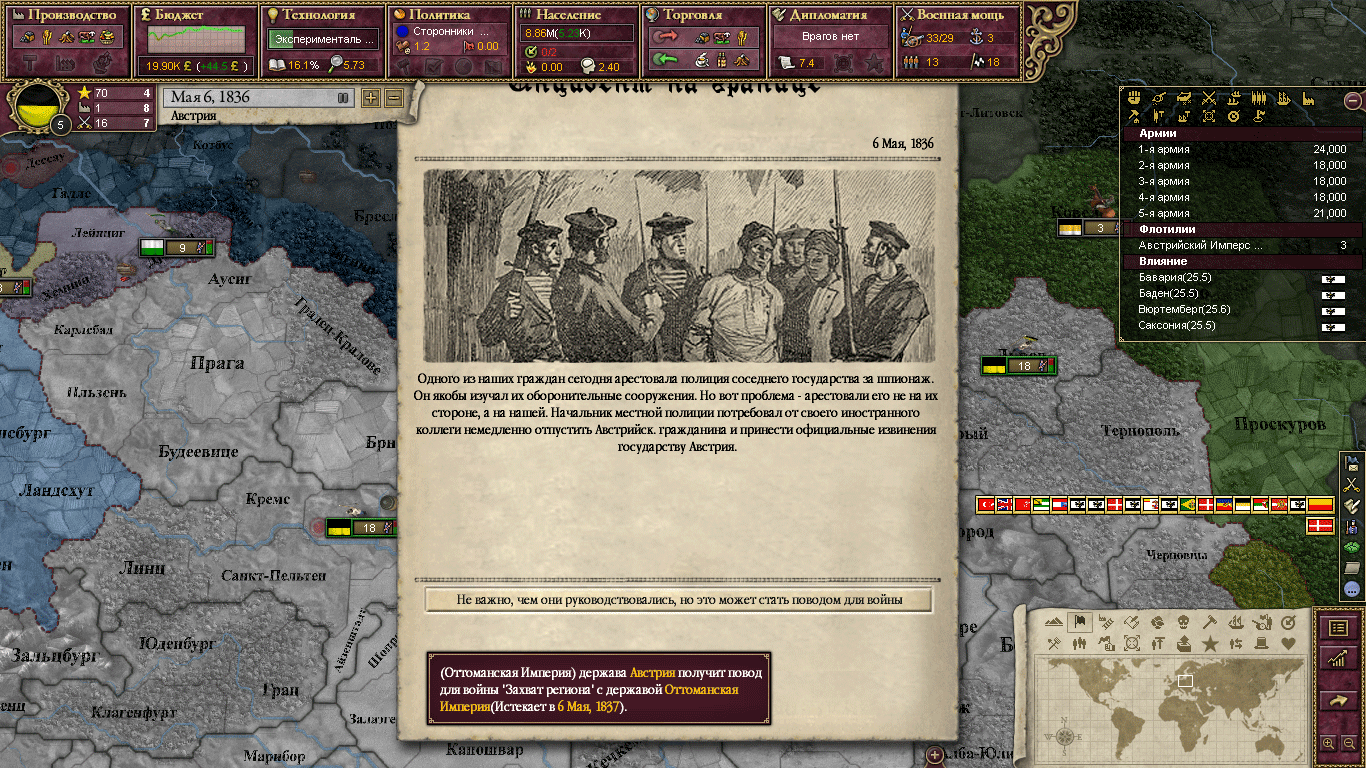Zoom in the map with the magnifier plus

[x=1328, y=743]
